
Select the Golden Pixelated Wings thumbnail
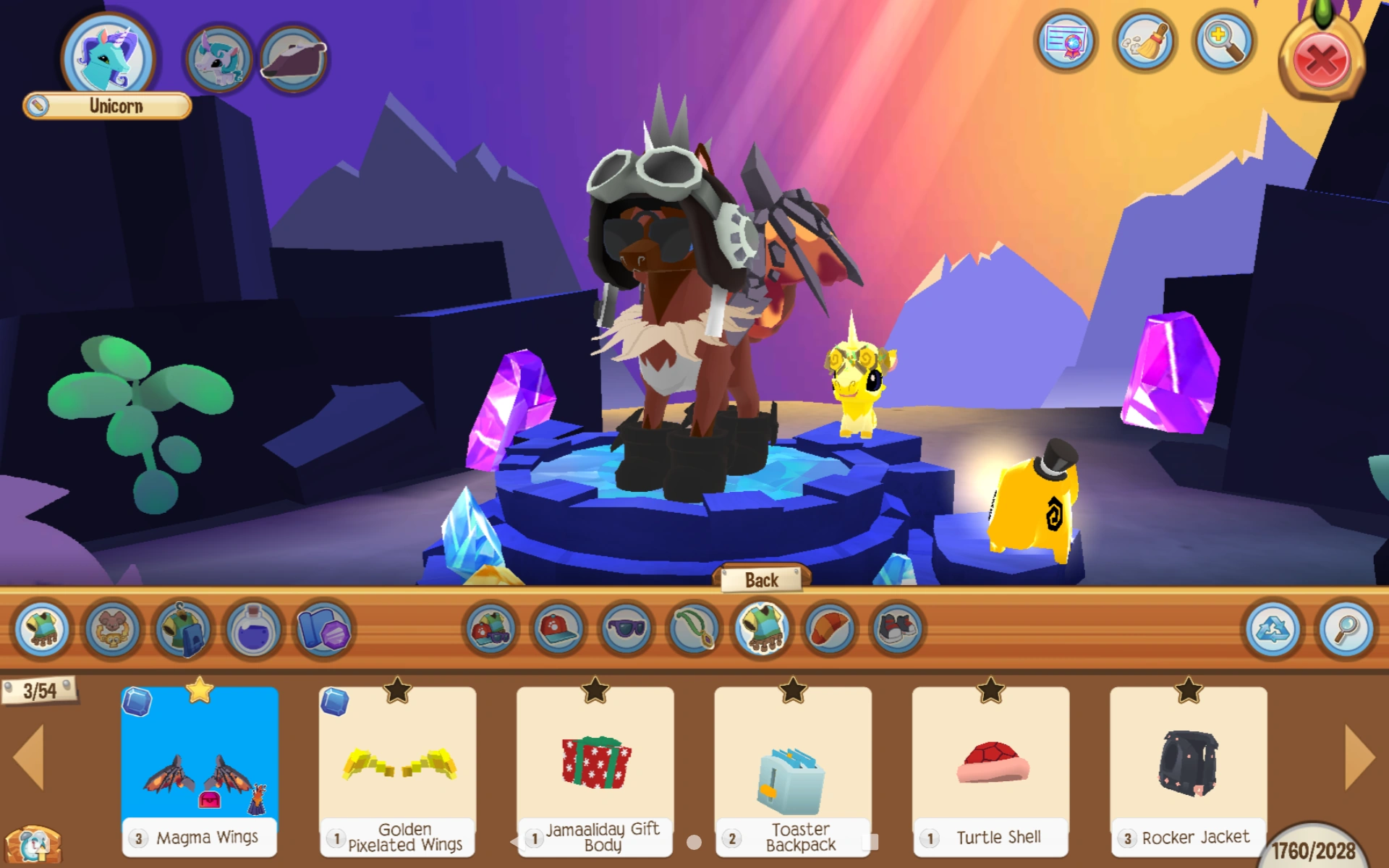click(396, 767)
